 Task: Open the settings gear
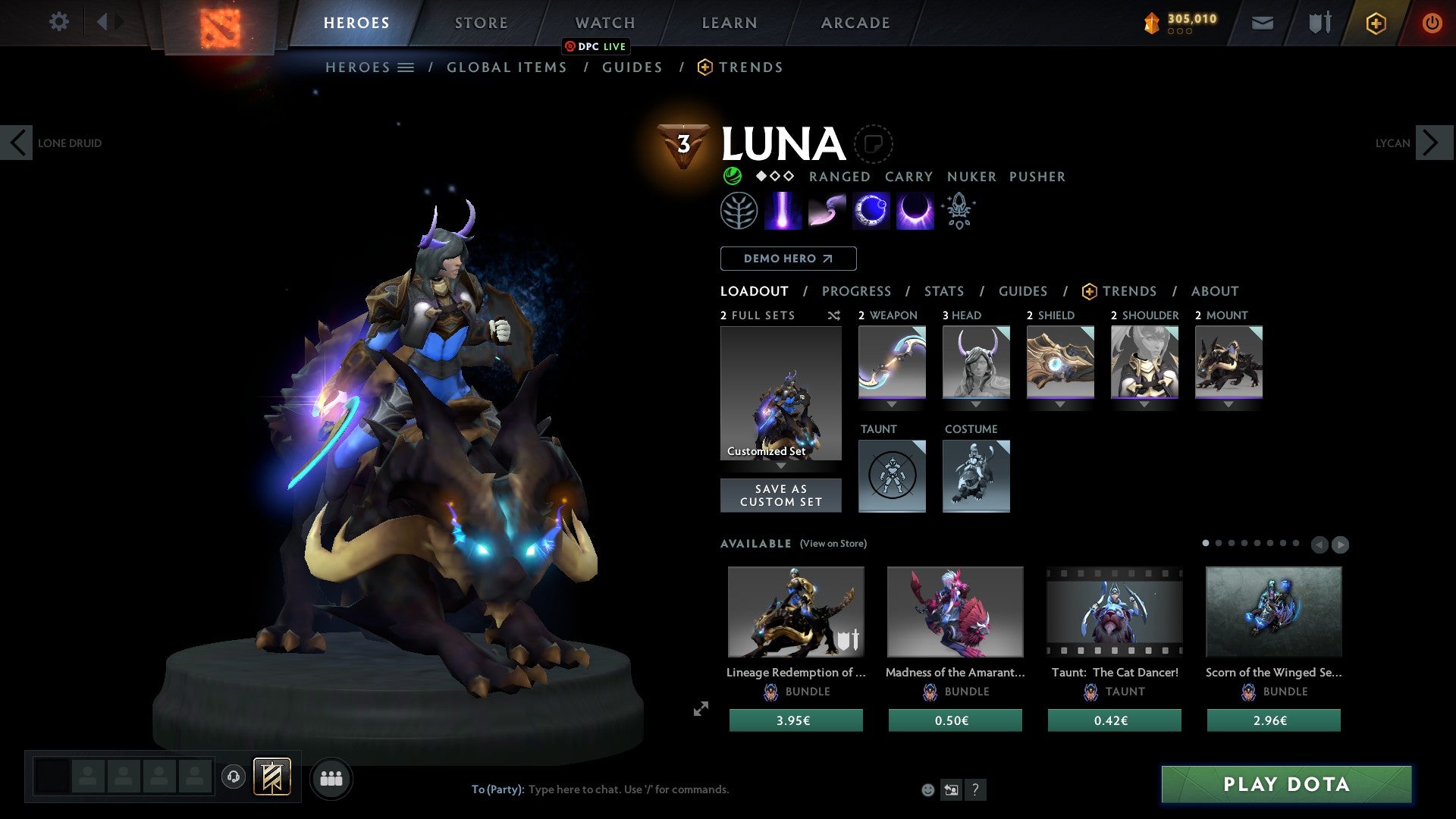pos(59,22)
